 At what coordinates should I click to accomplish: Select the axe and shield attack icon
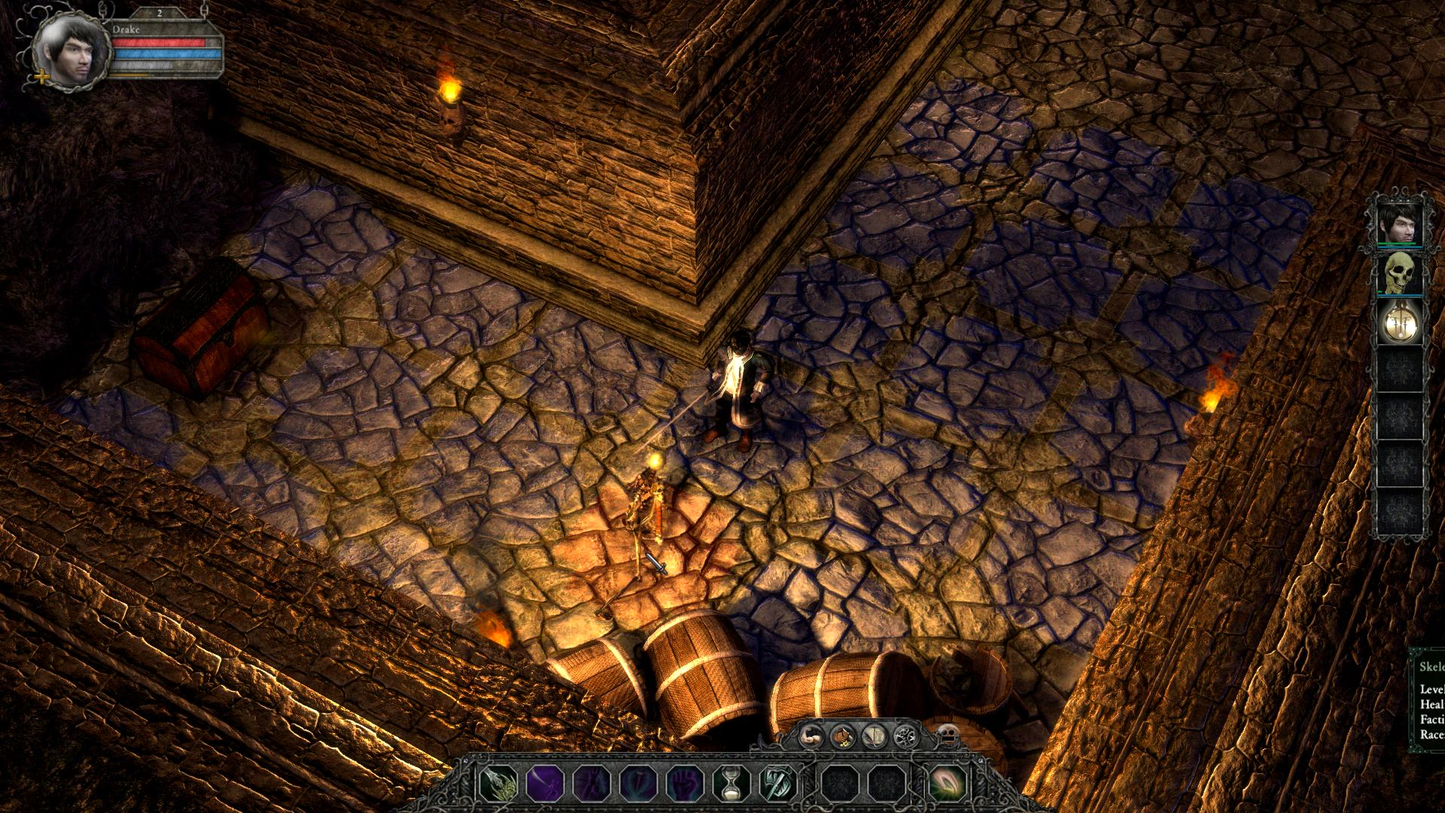point(777,783)
